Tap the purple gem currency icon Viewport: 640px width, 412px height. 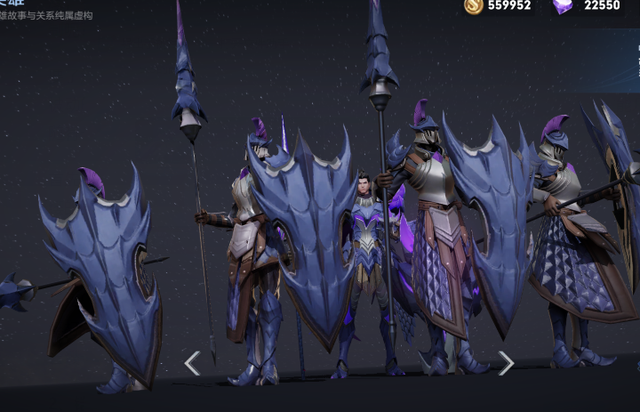pyautogui.click(x=563, y=6)
